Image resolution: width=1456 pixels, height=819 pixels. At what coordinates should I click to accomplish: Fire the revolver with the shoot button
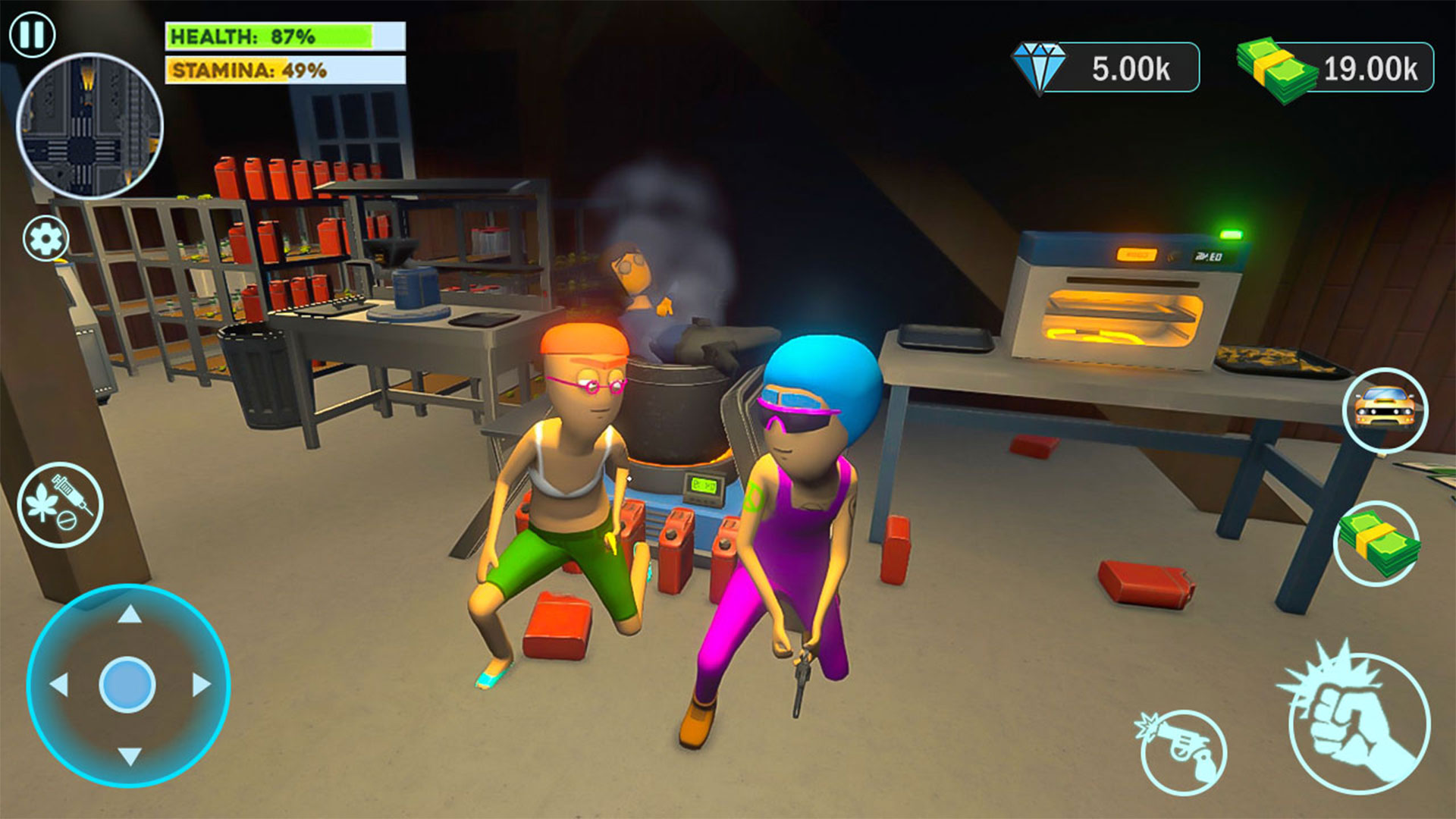pyautogui.click(x=1183, y=751)
